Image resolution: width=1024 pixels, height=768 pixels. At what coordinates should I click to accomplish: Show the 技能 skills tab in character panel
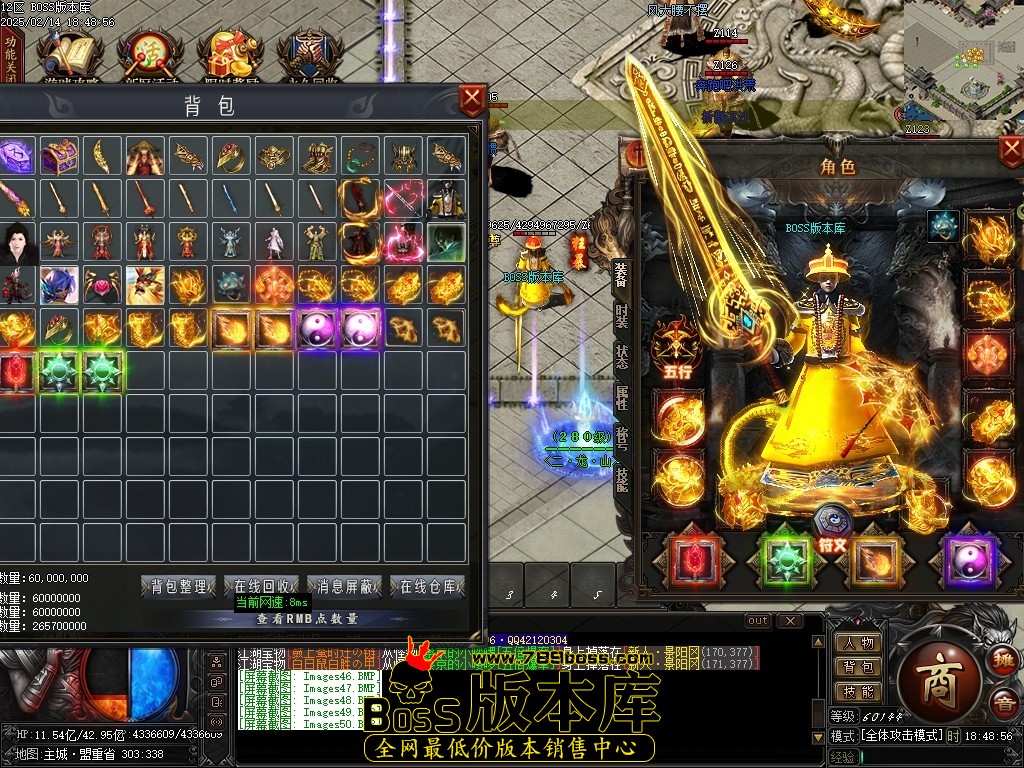pos(622,479)
